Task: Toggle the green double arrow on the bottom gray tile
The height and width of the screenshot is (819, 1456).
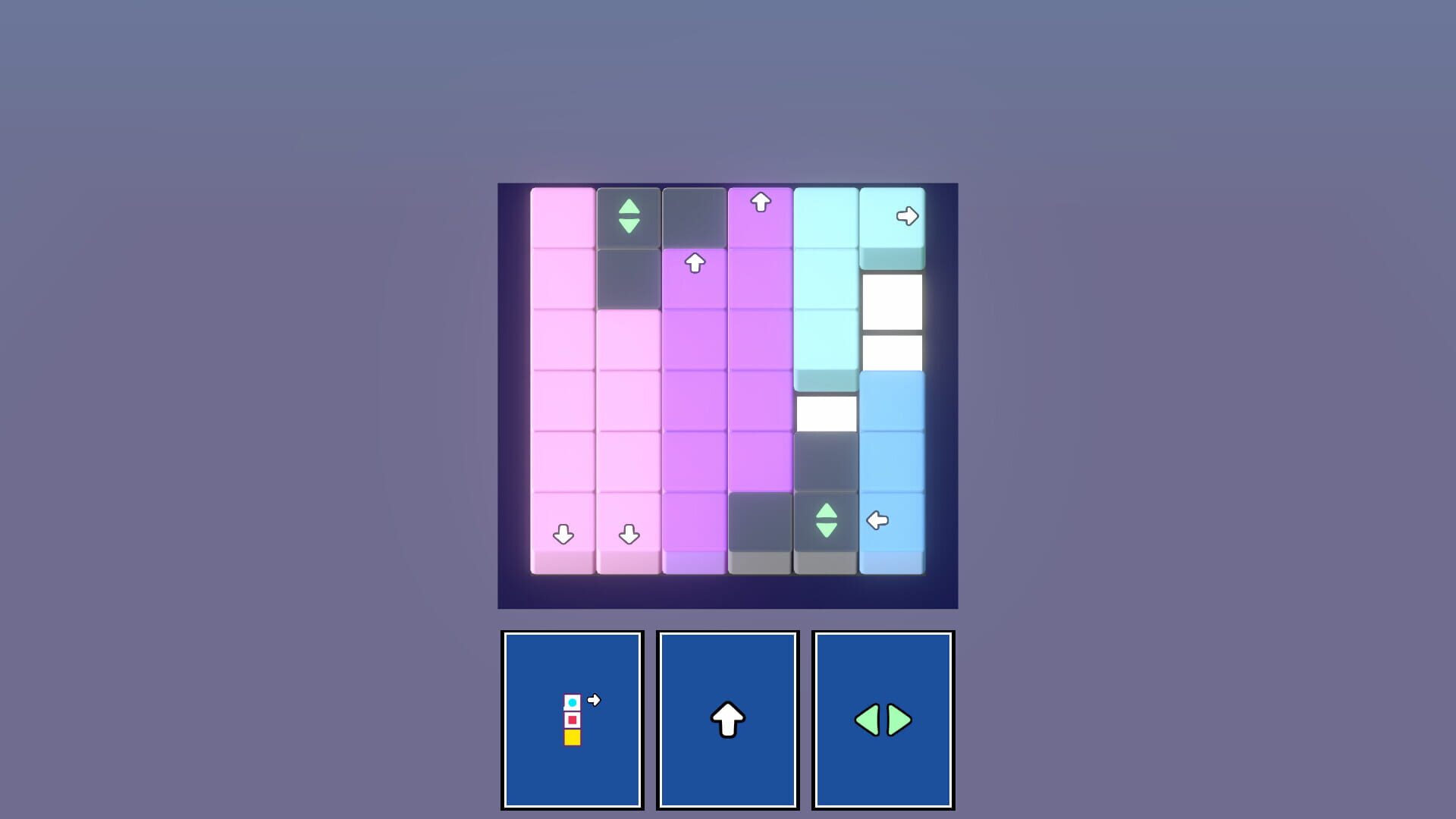Action: 825,520
